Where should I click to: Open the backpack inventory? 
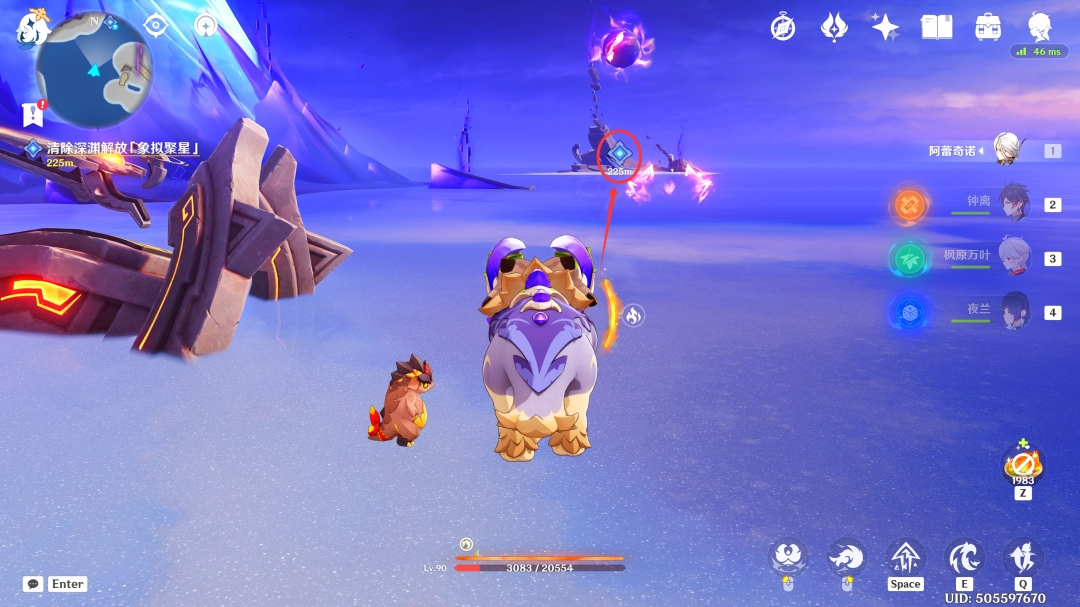click(989, 27)
